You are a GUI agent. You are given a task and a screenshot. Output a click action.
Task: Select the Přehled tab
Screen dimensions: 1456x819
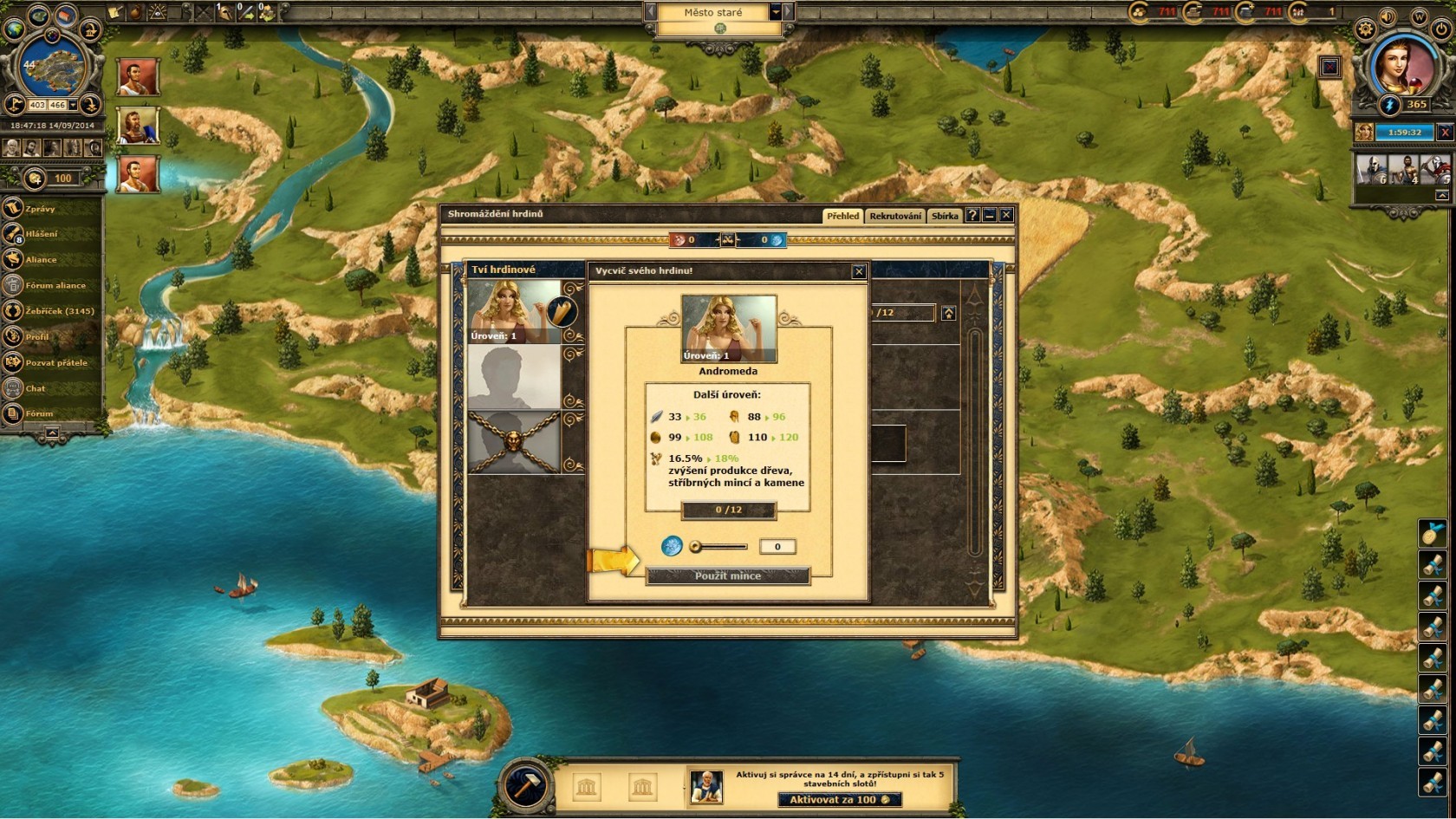842,216
